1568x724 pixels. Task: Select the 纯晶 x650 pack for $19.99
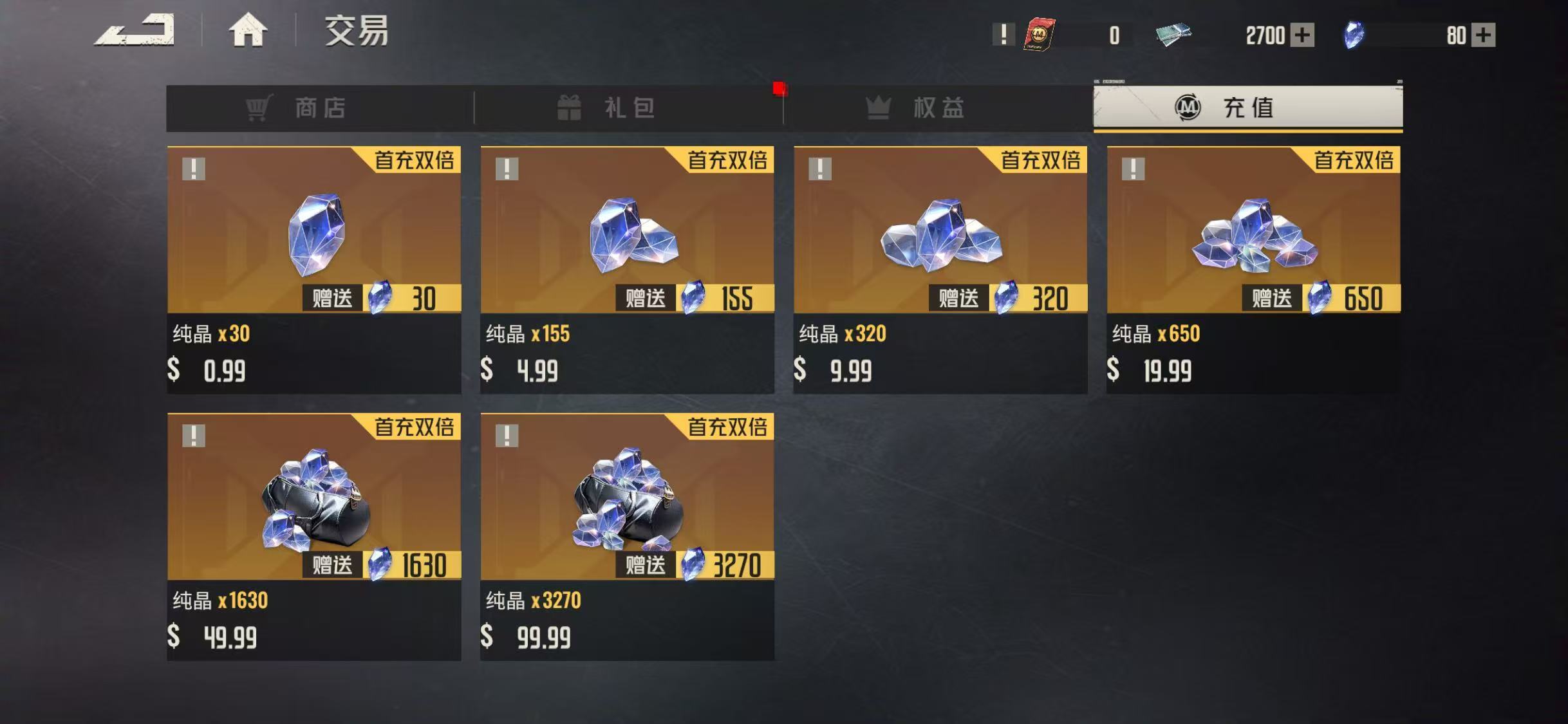pos(1253,269)
